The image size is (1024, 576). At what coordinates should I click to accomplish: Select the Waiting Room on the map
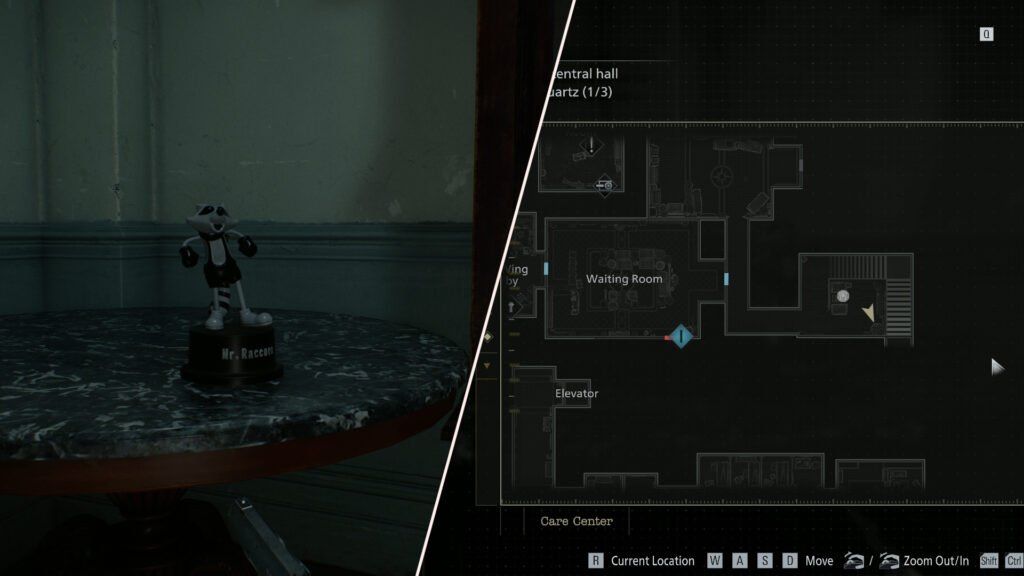coord(624,279)
